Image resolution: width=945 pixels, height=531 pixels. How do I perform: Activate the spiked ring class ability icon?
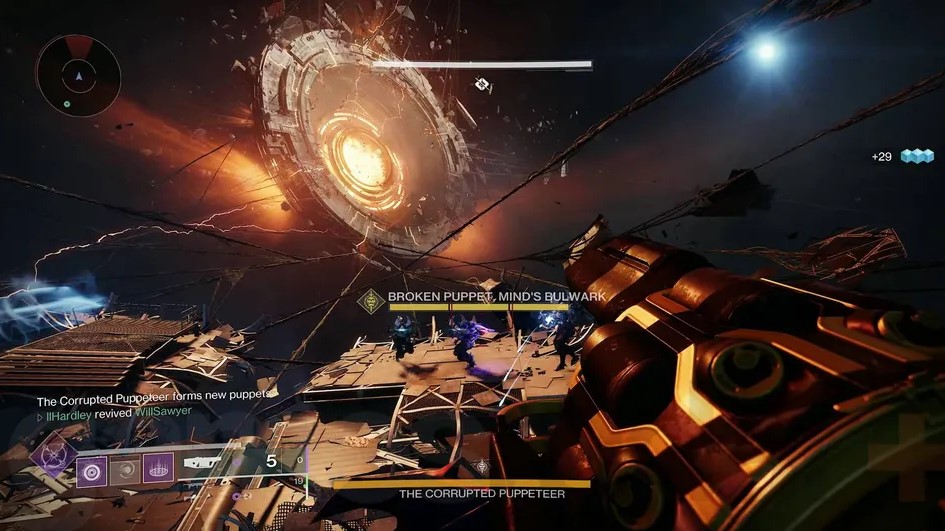(x=158, y=468)
